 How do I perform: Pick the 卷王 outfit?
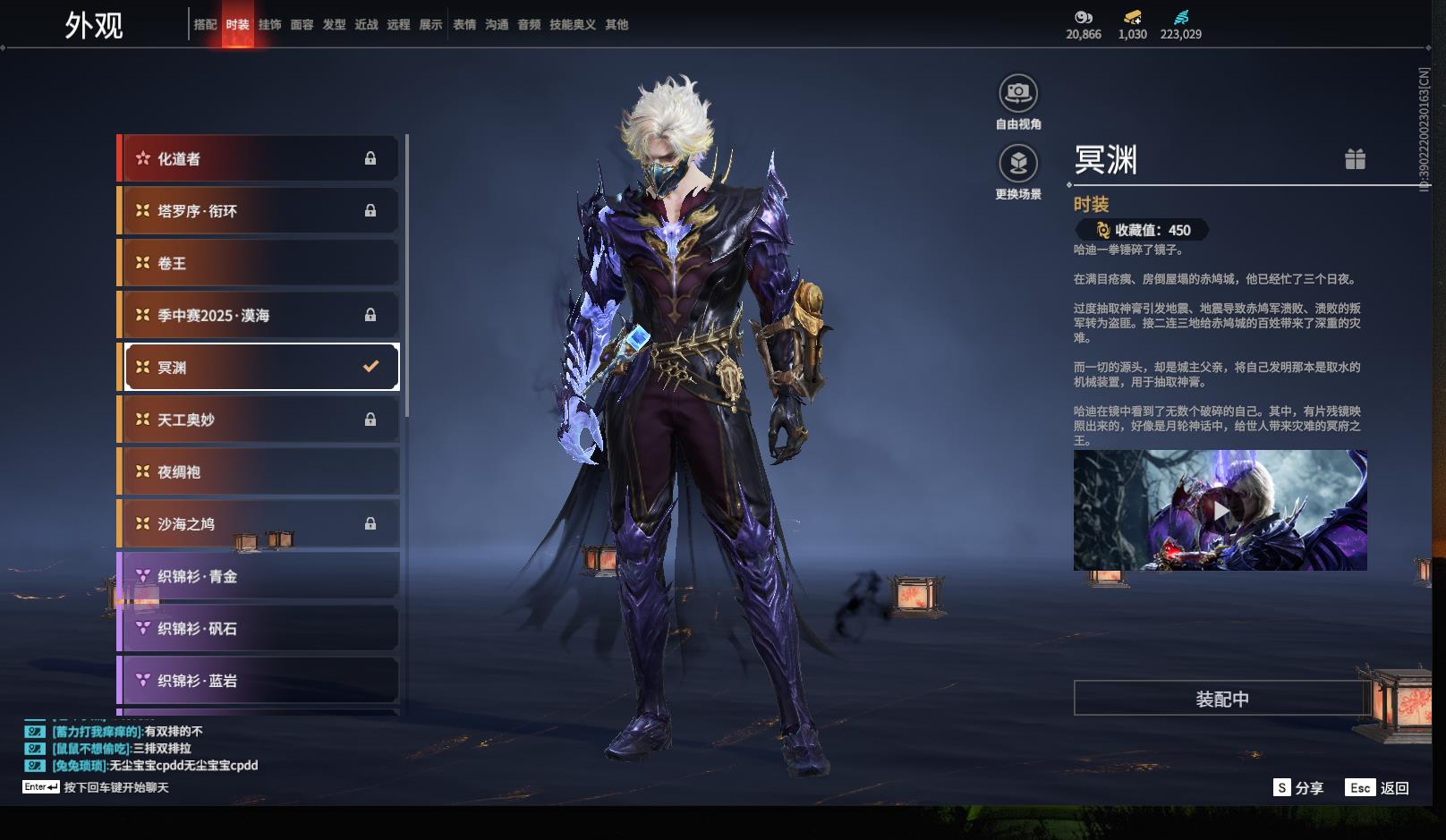click(x=259, y=263)
